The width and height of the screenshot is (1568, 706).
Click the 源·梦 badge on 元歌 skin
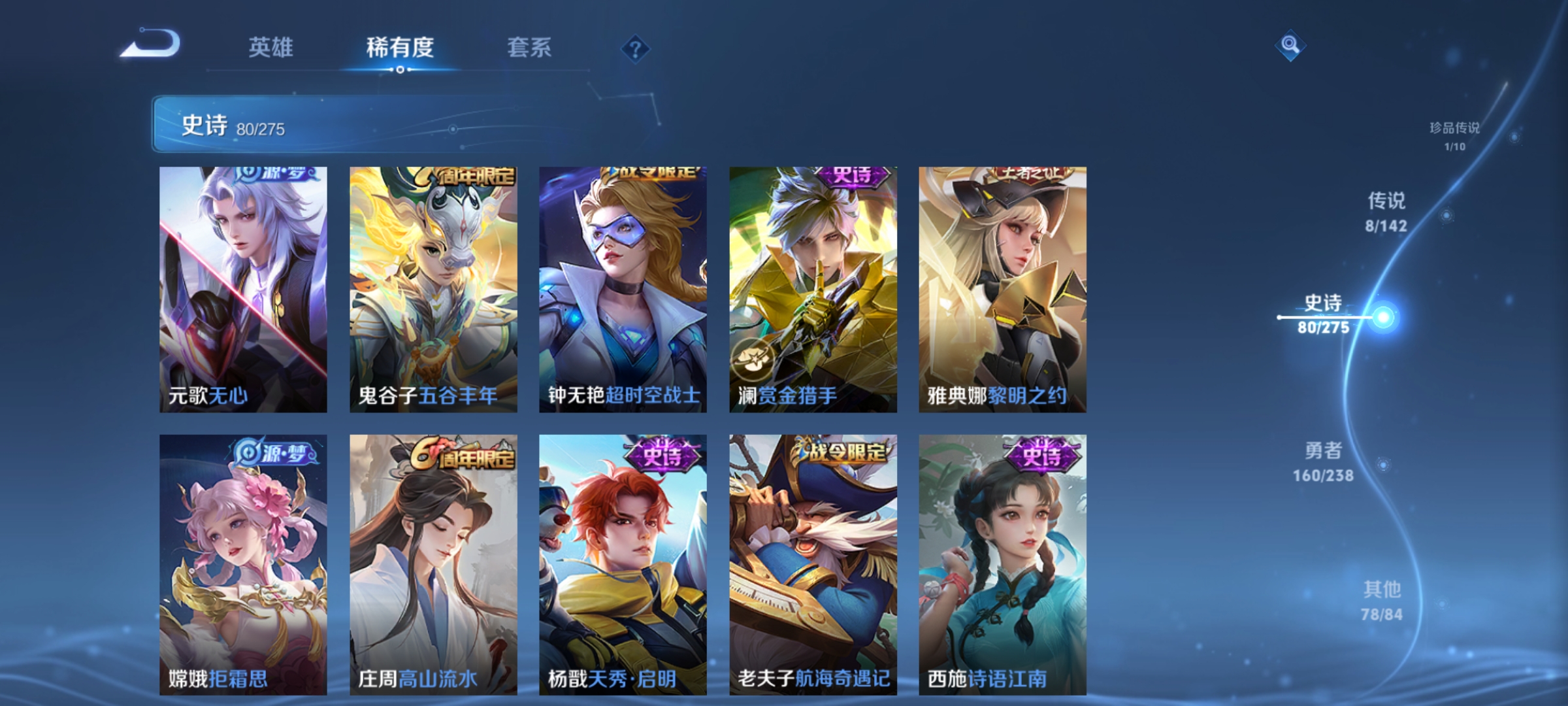click(275, 175)
